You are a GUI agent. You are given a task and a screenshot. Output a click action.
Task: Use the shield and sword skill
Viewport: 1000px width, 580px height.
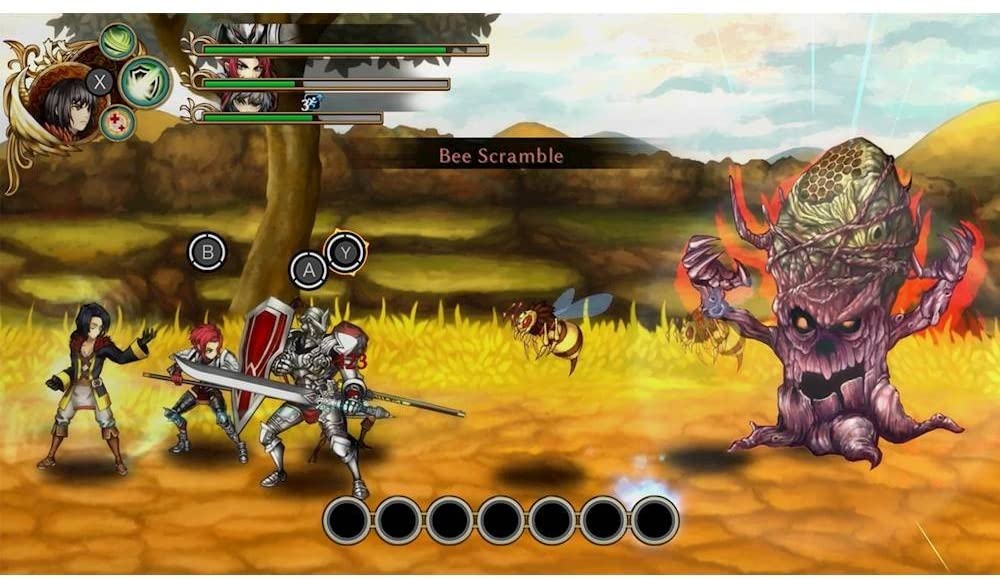(x=145, y=82)
